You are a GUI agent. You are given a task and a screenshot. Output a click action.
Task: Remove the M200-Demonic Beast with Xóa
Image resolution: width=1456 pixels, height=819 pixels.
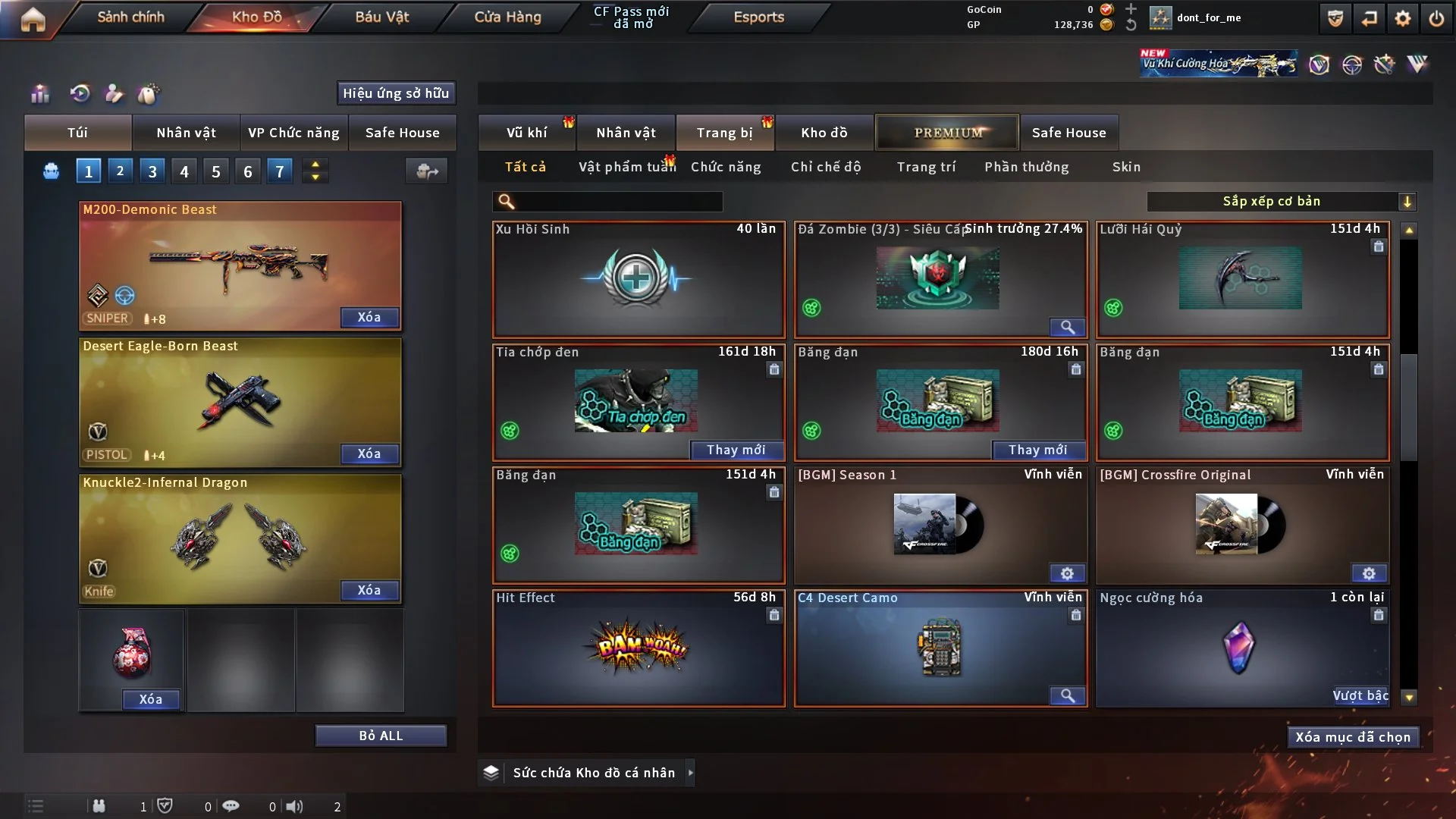[369, 317]
